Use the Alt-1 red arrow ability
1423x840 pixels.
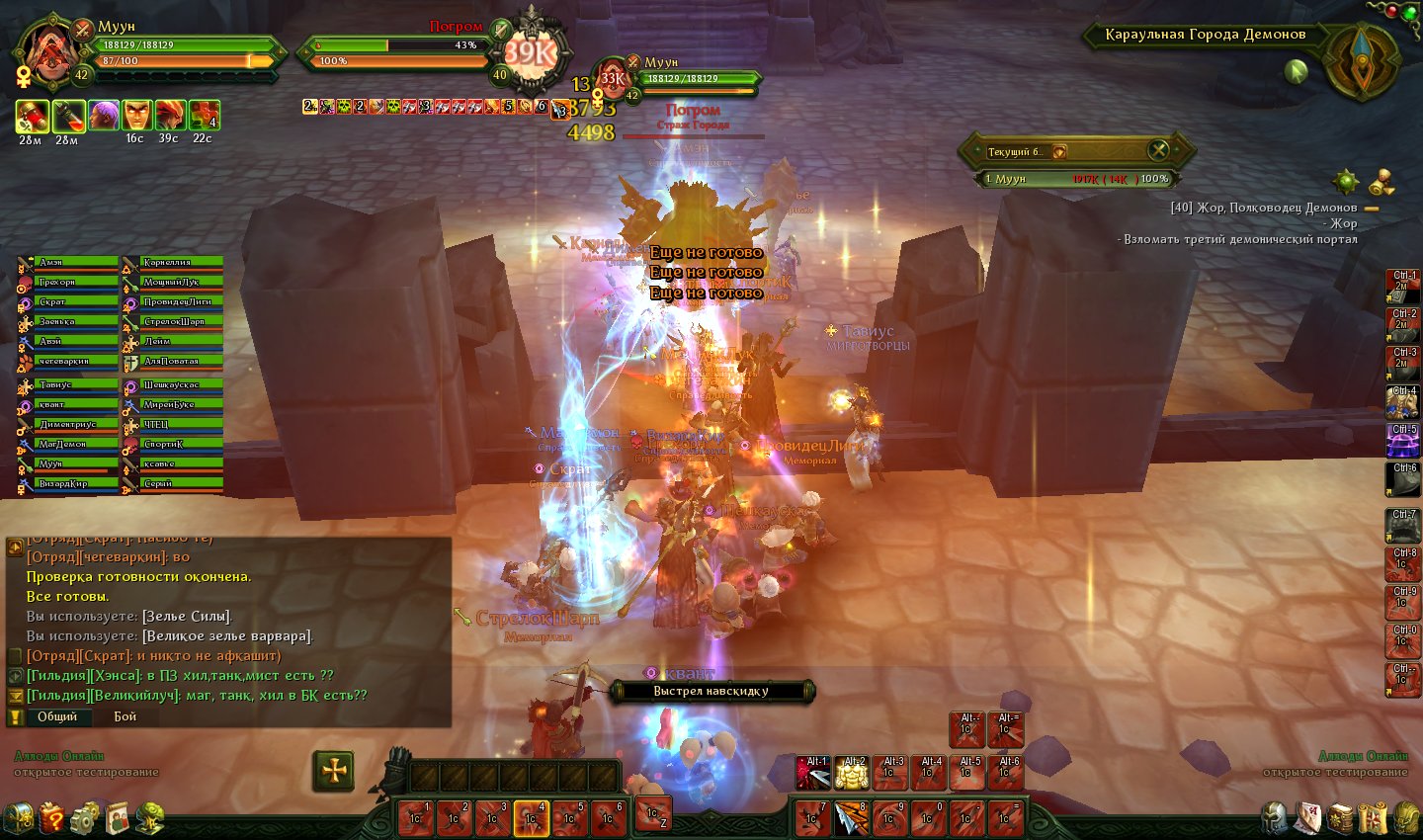pyautogui.click(x=813, y=773)
